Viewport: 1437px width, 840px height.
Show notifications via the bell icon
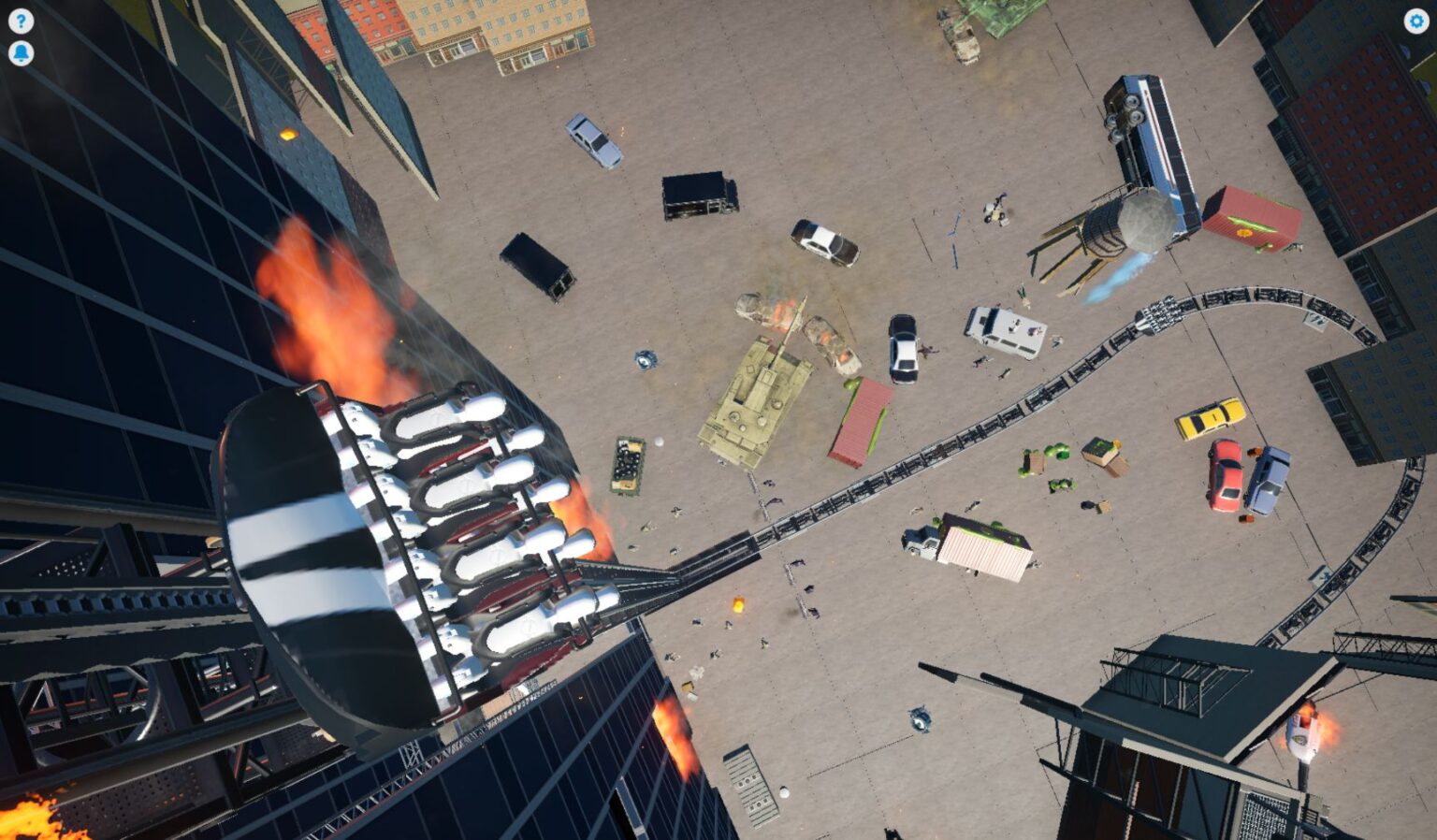tap(21, 53)
